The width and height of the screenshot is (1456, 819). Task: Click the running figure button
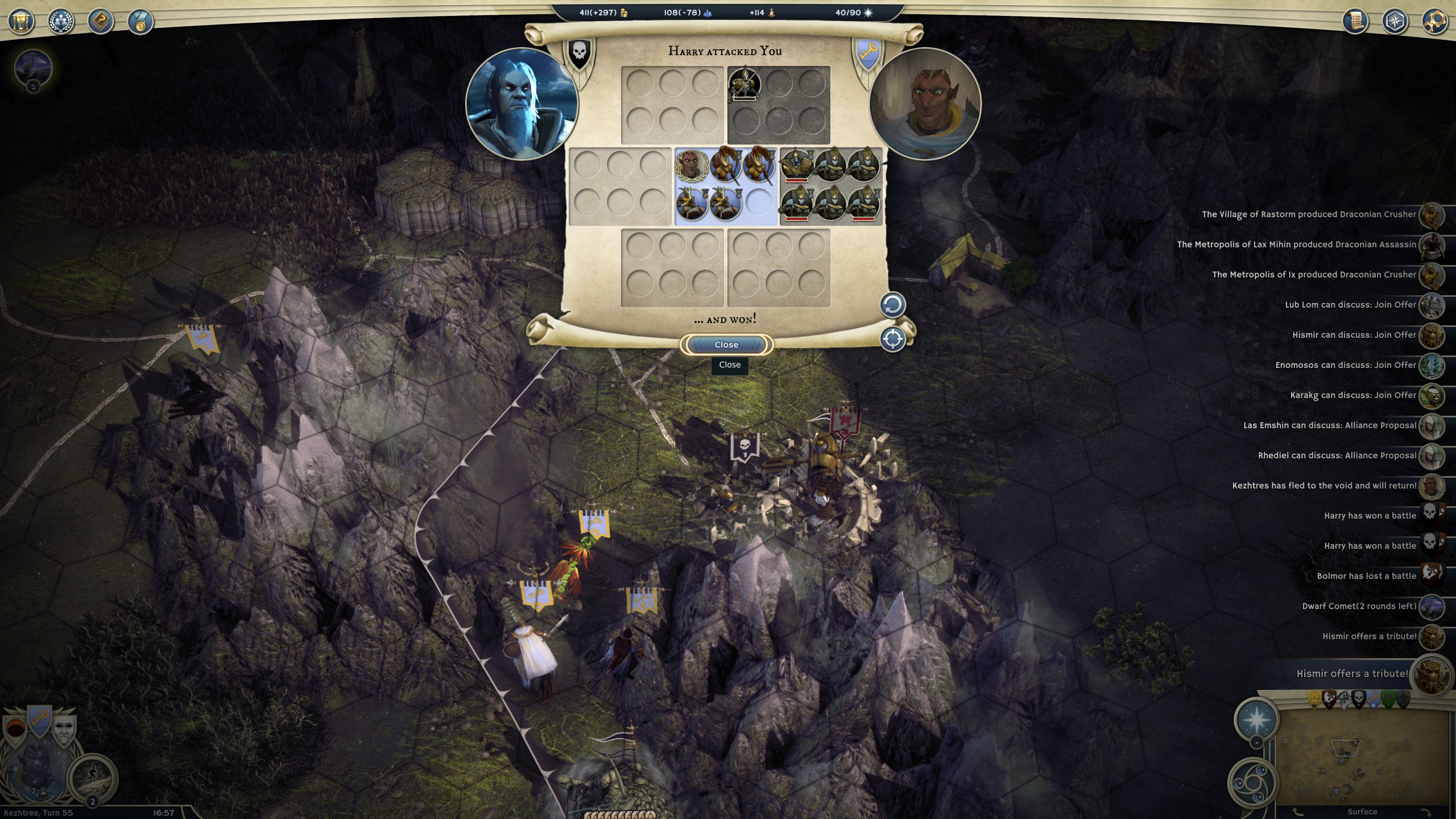point(93,776)
